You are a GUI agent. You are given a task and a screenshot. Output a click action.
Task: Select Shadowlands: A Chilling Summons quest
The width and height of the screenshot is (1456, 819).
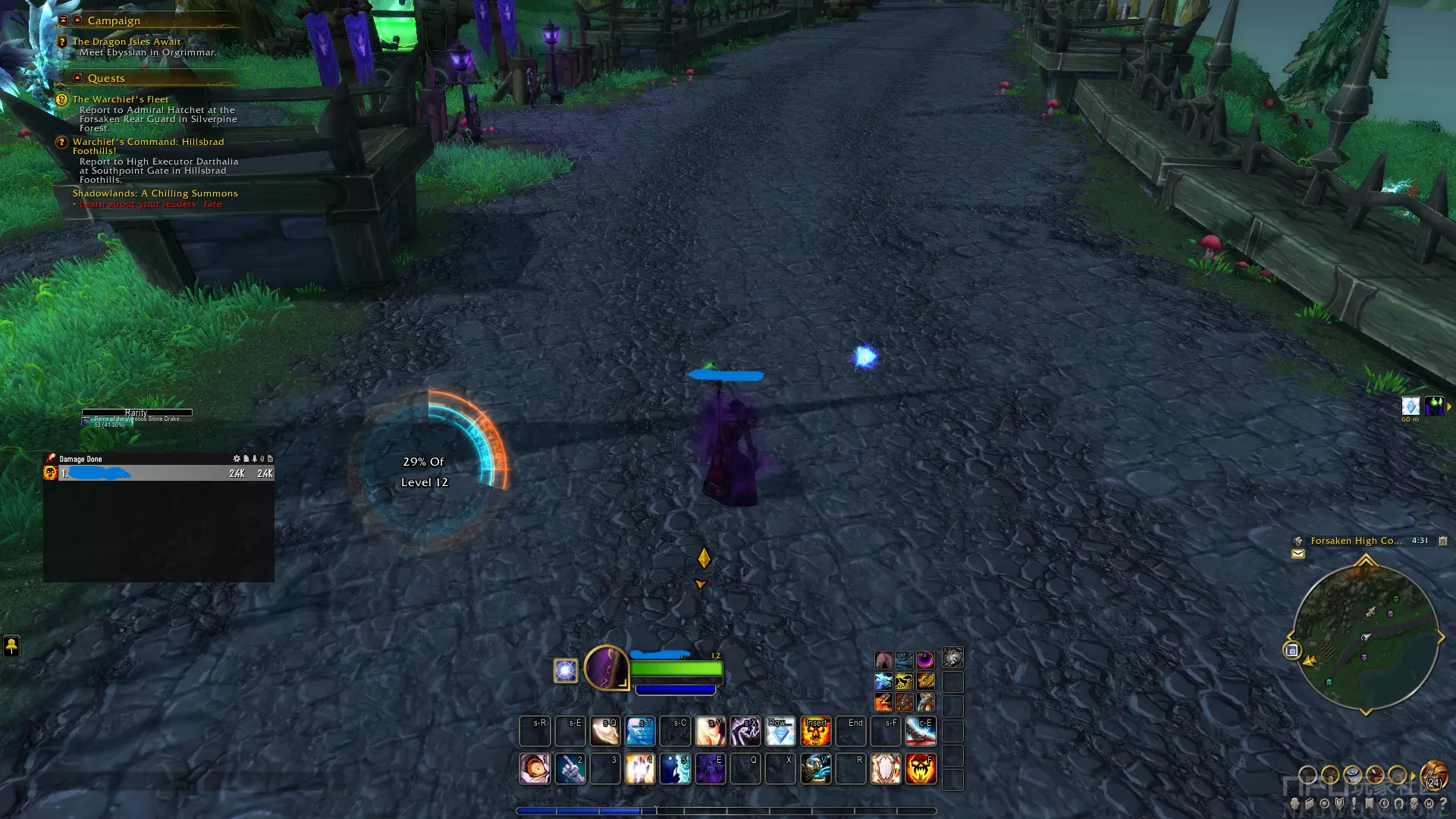155,193
